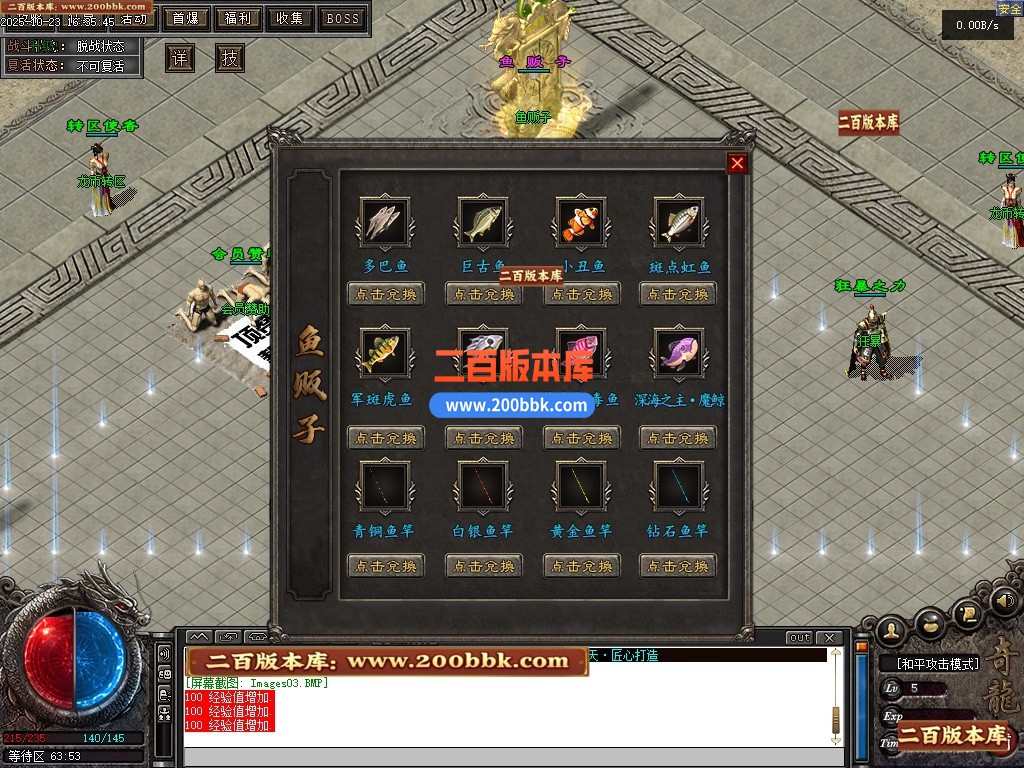Open the 首爆 menu

tap(185, 18)
